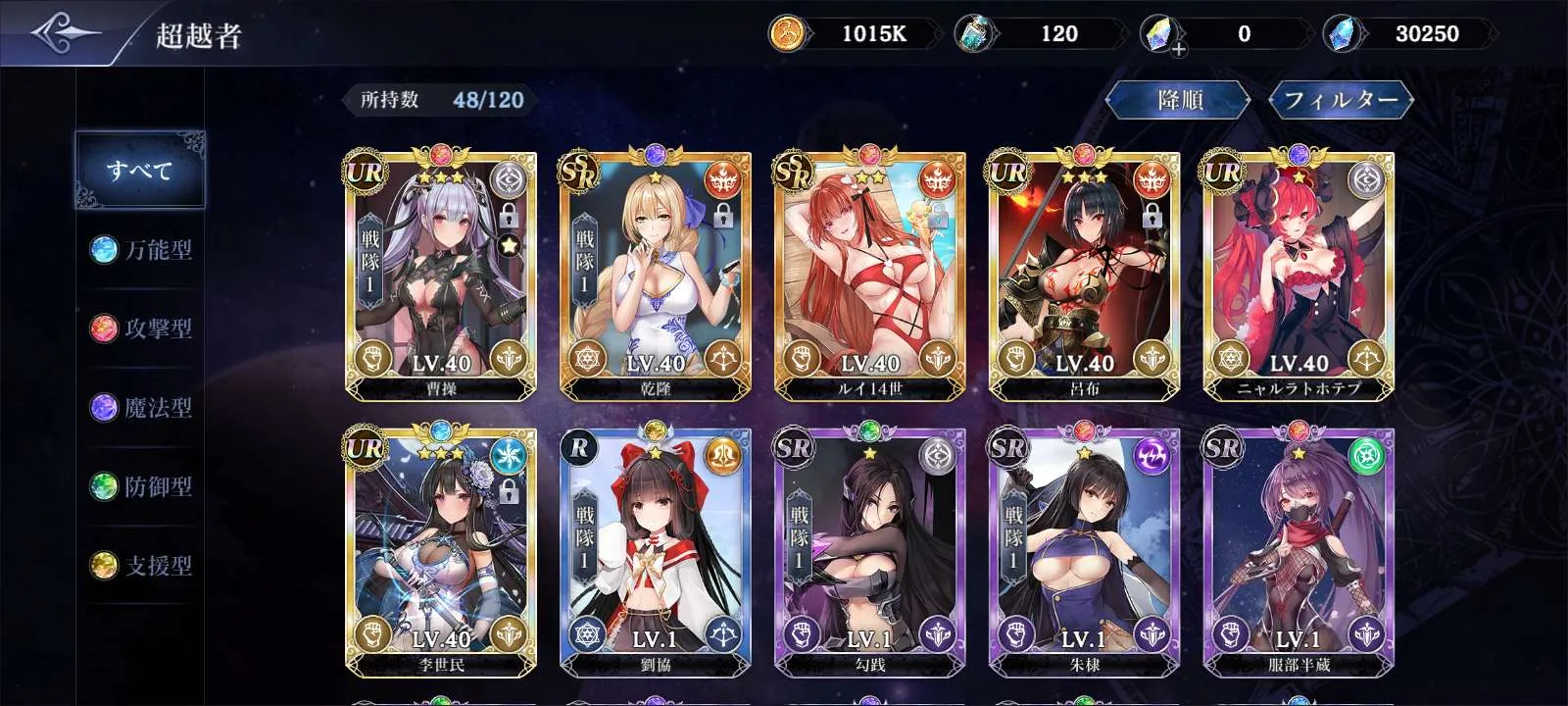Image resolution: width=1568 pixels, height=706 pixels.
Task: Select the 曹操 UR character card
Action: pyautogui.click(x=441, y=275)
